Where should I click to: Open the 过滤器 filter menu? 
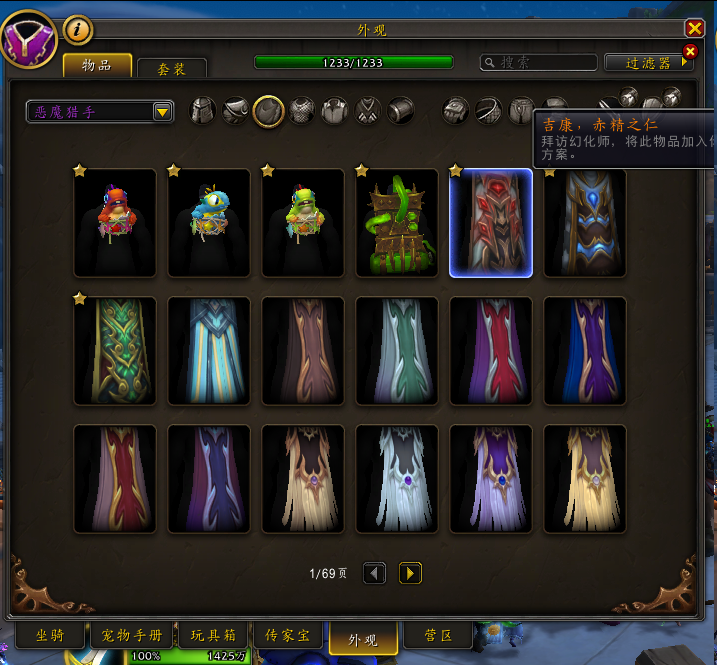tap(649, 62)
